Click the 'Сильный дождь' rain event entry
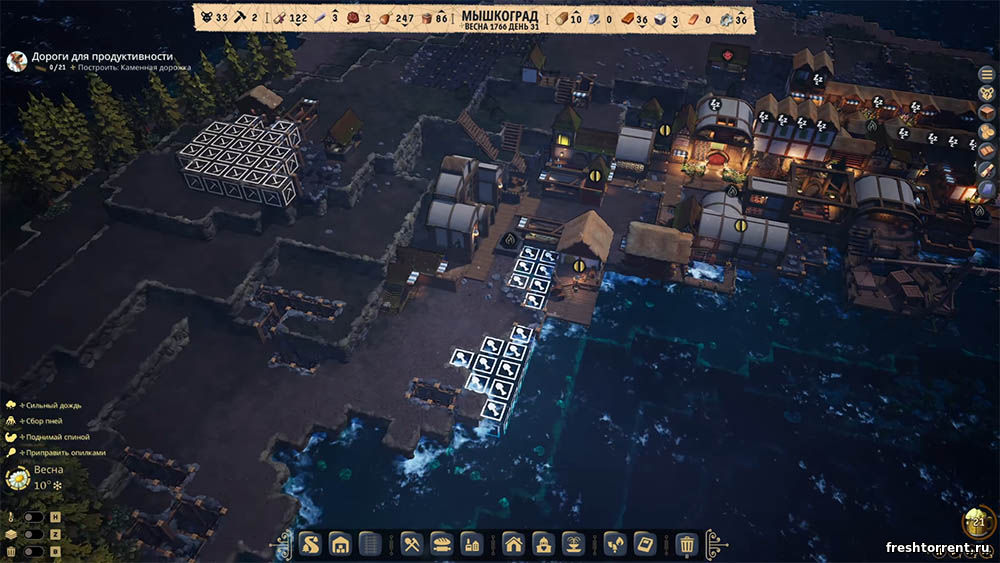Screen dimensions: 1000x563 pyautogui.click(x=48, y=405)
